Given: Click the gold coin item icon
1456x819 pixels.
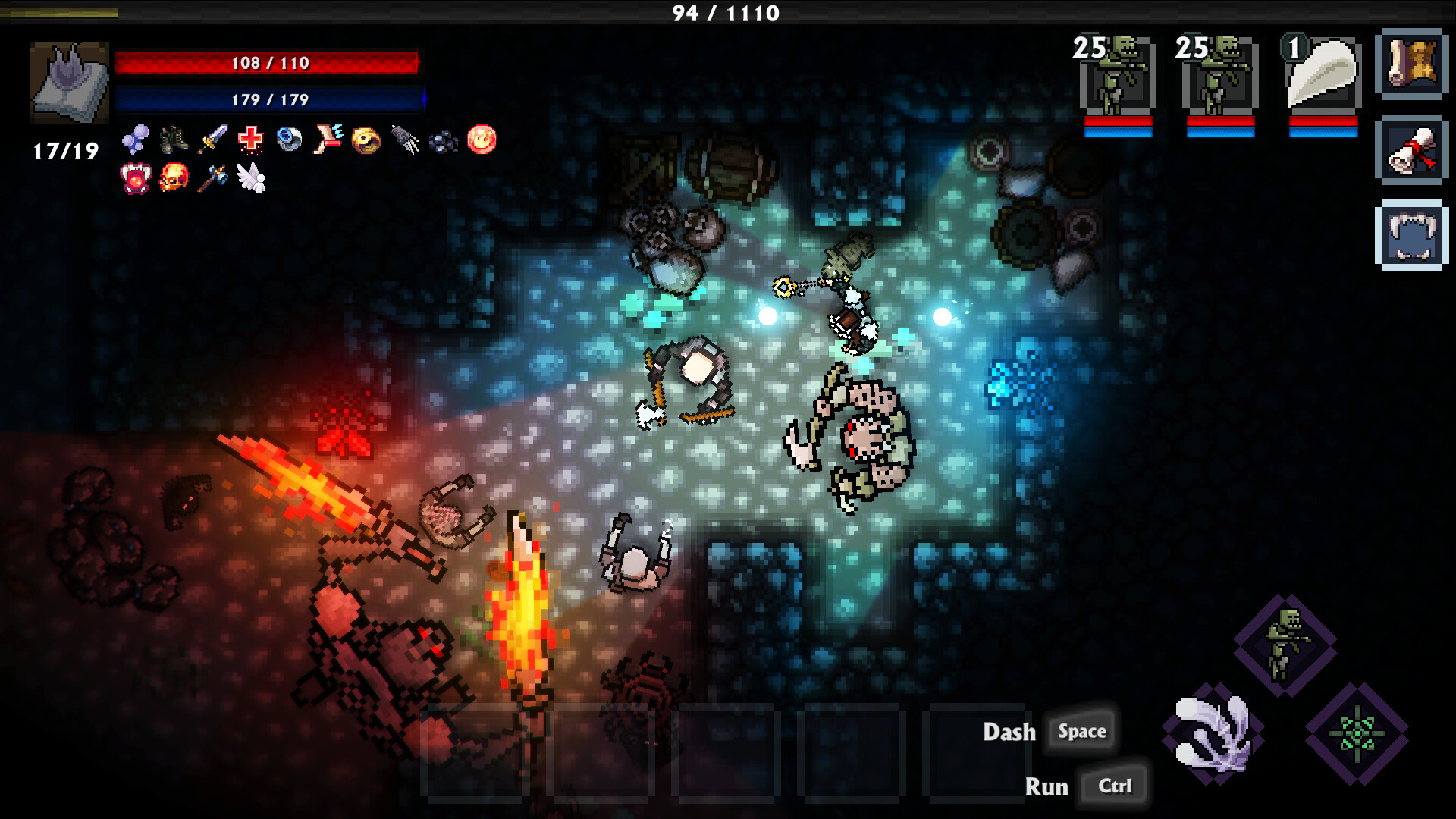Looking at the screenshot, I should click(x=366, y=140).
